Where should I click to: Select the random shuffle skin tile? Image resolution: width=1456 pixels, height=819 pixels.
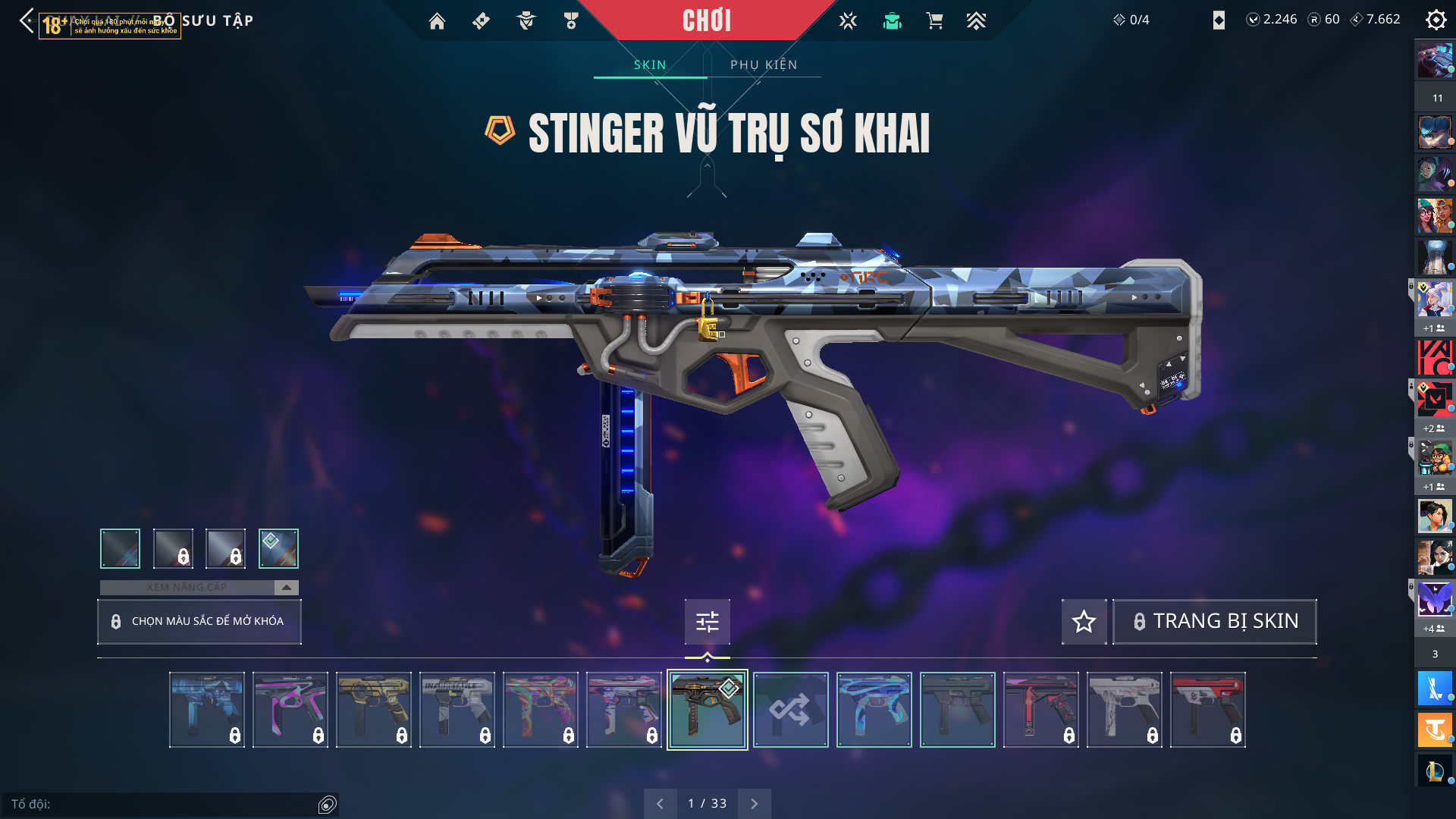click(790, 710)
